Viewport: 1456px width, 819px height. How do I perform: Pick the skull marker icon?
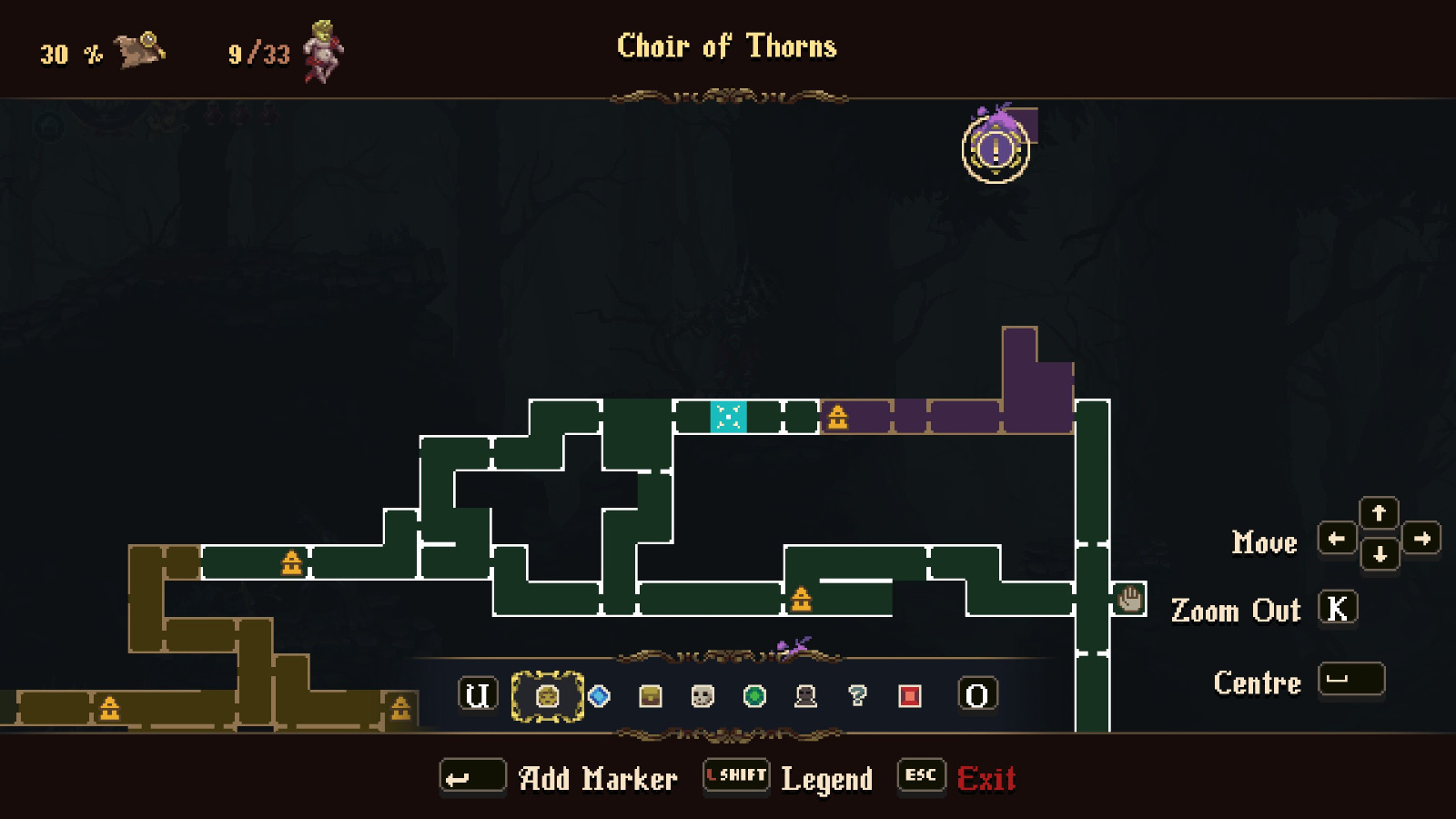point(701,696)
